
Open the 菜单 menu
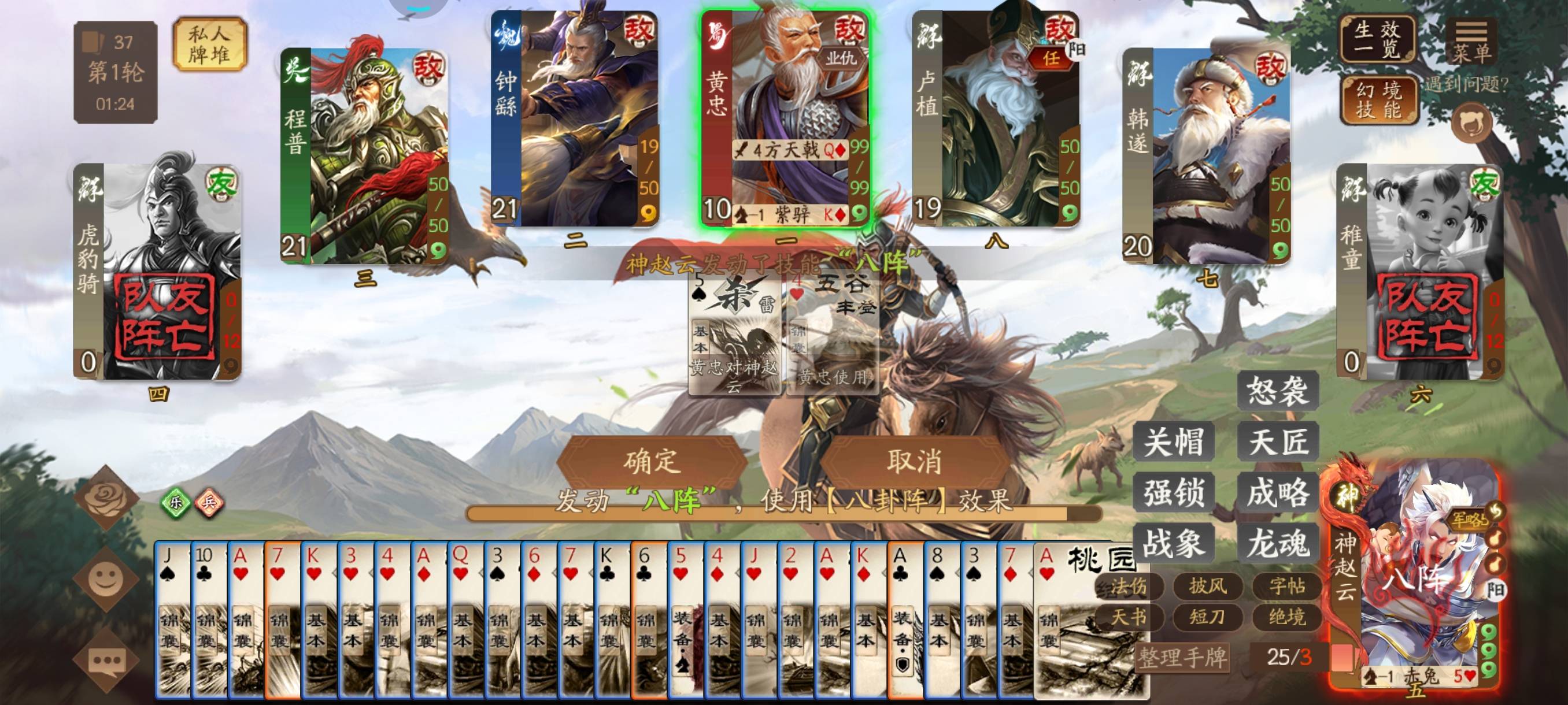[x=1471, y=42]
